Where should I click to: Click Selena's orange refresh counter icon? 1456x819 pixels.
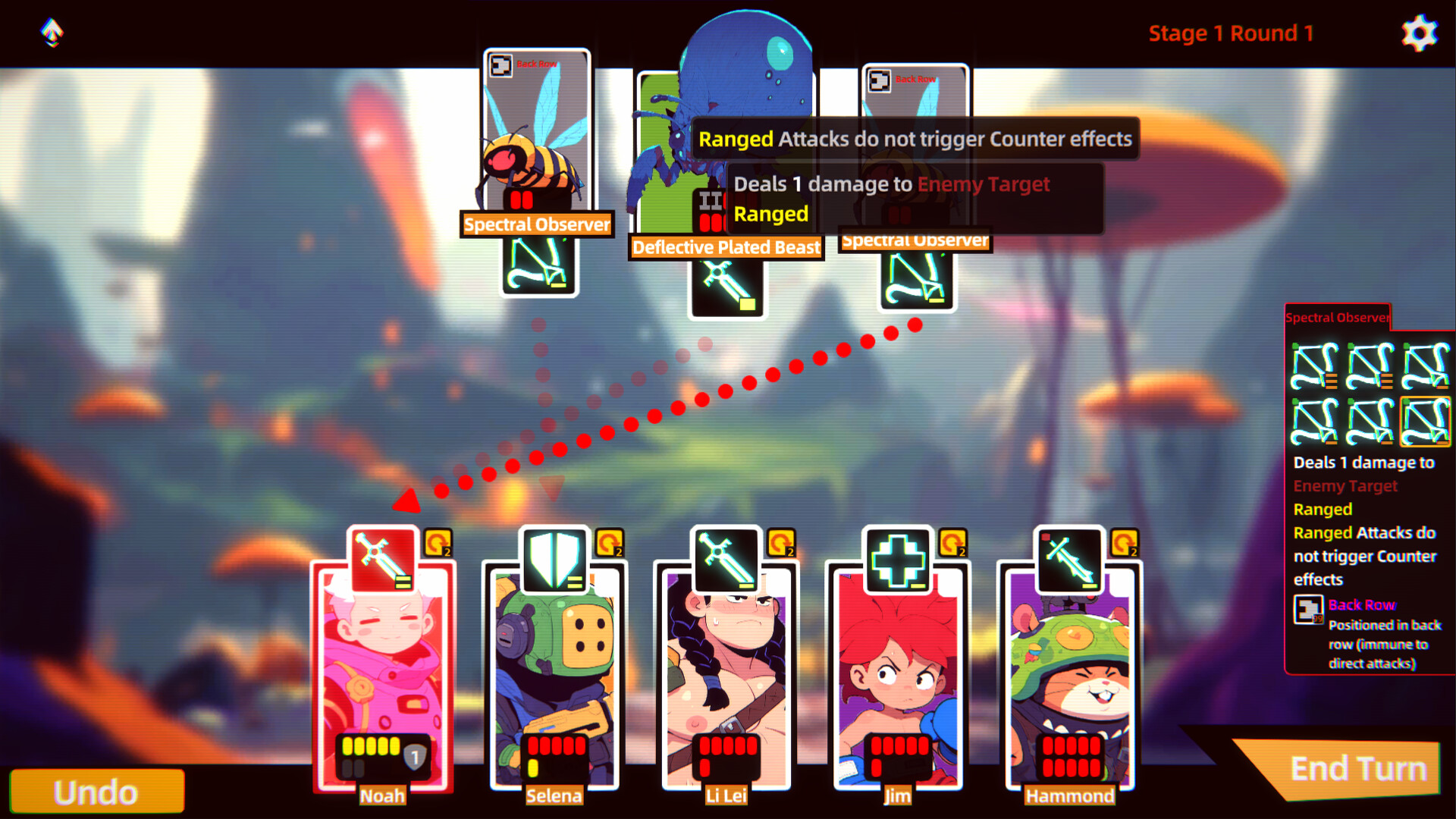click(610, 542)
